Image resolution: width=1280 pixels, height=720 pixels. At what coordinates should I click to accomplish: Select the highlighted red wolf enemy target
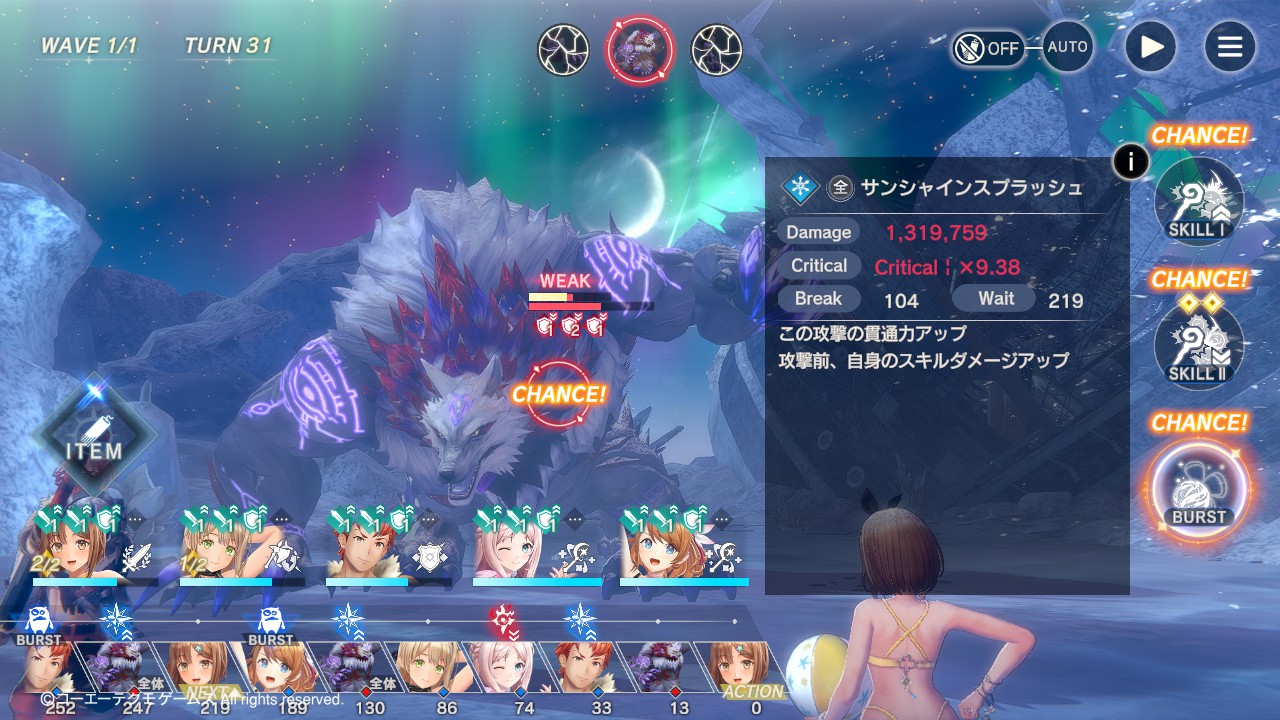pyautogui.click(x=640, y=50)
